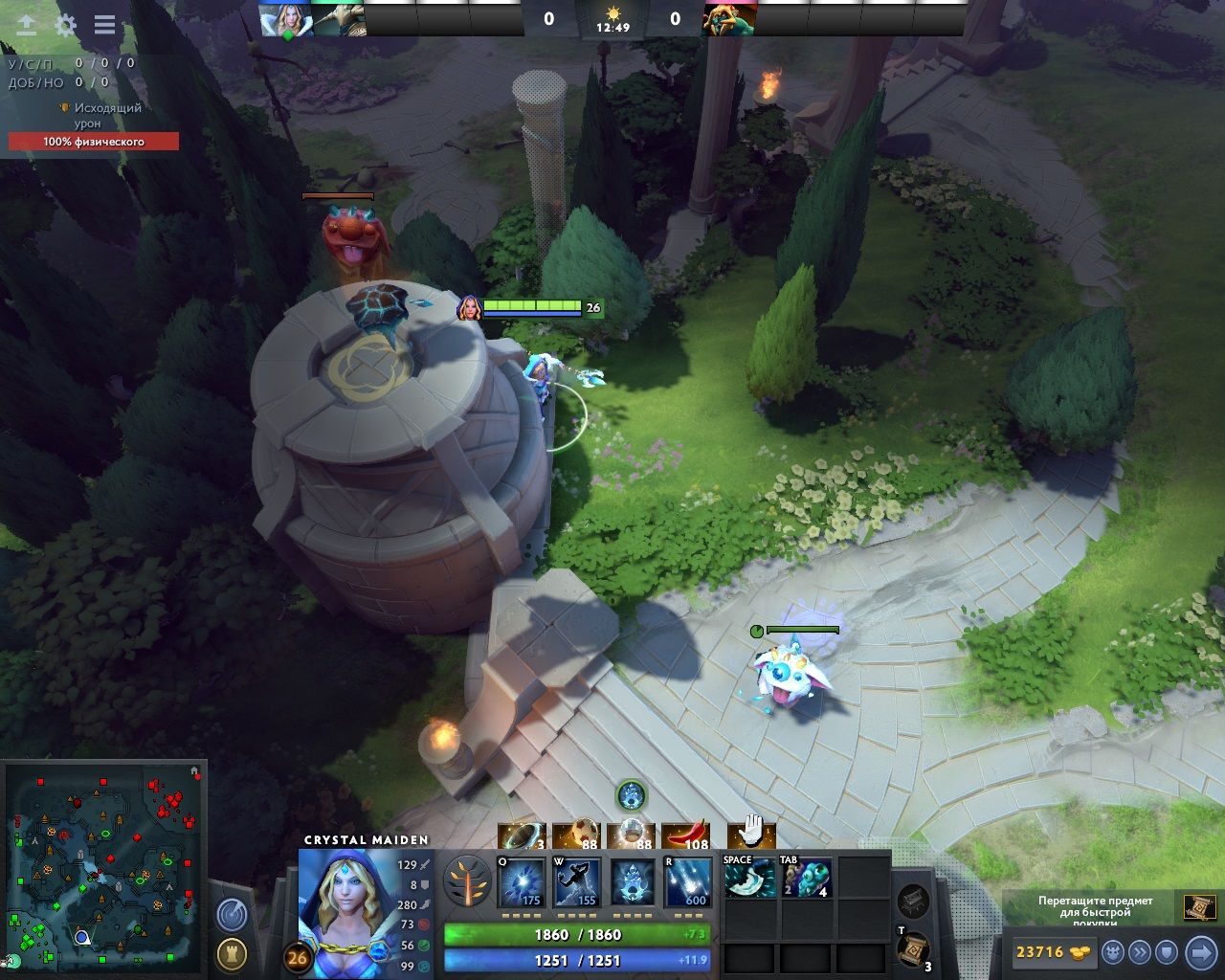Select the Arcane Aura ability icon
The height and width of the screenshot is (980, 1225).
tap(633, 882)
